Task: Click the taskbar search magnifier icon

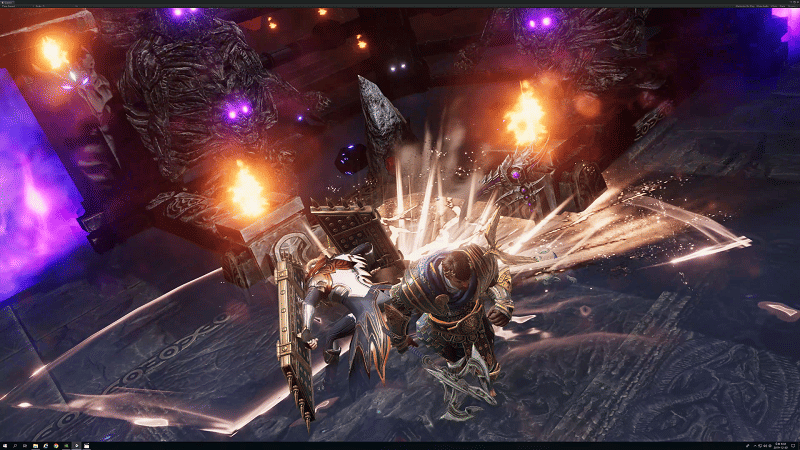Action: [x=16, y=445]
